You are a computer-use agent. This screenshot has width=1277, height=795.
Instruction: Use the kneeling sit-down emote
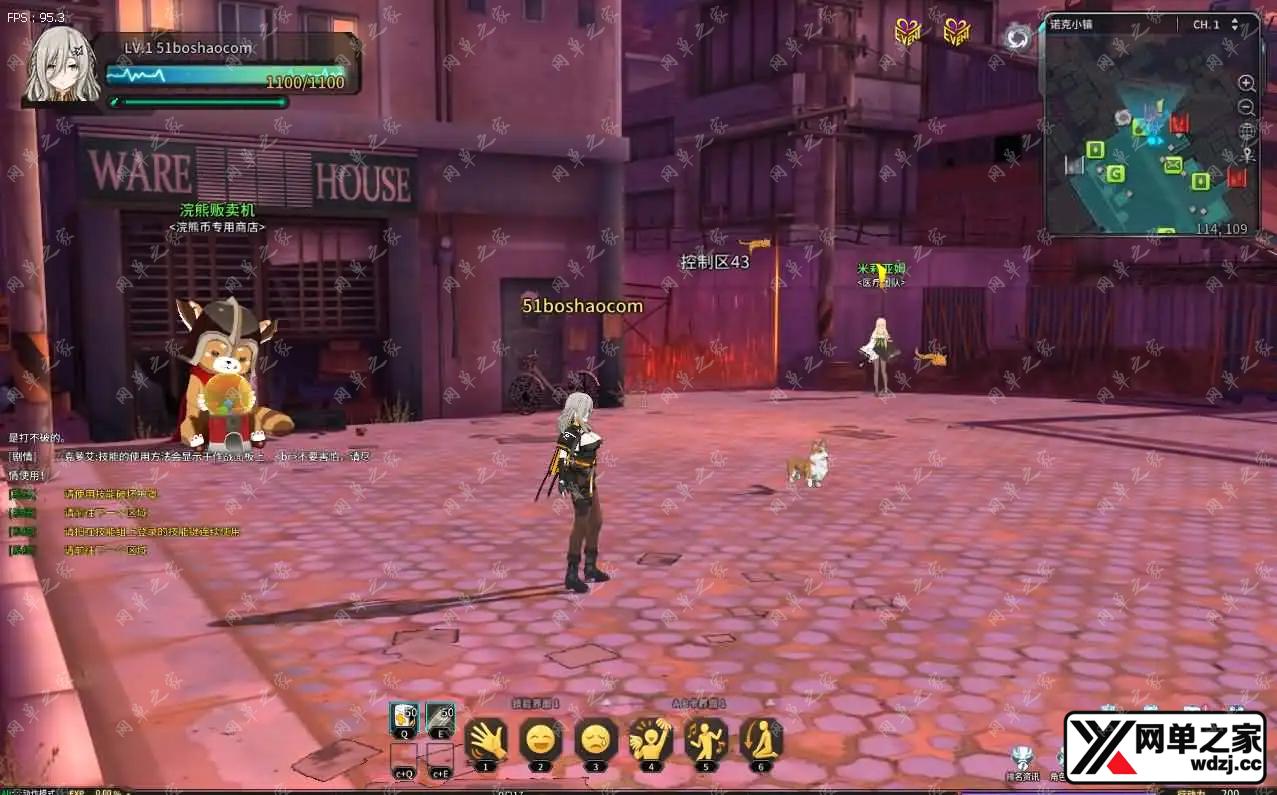pos(761,740)
